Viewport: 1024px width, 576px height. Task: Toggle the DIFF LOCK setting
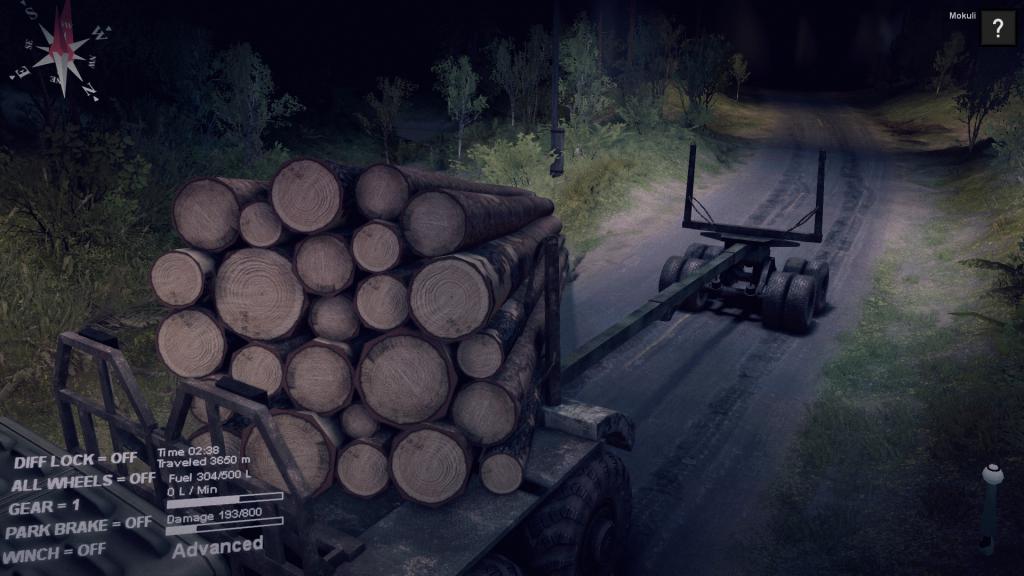(75, 460)
